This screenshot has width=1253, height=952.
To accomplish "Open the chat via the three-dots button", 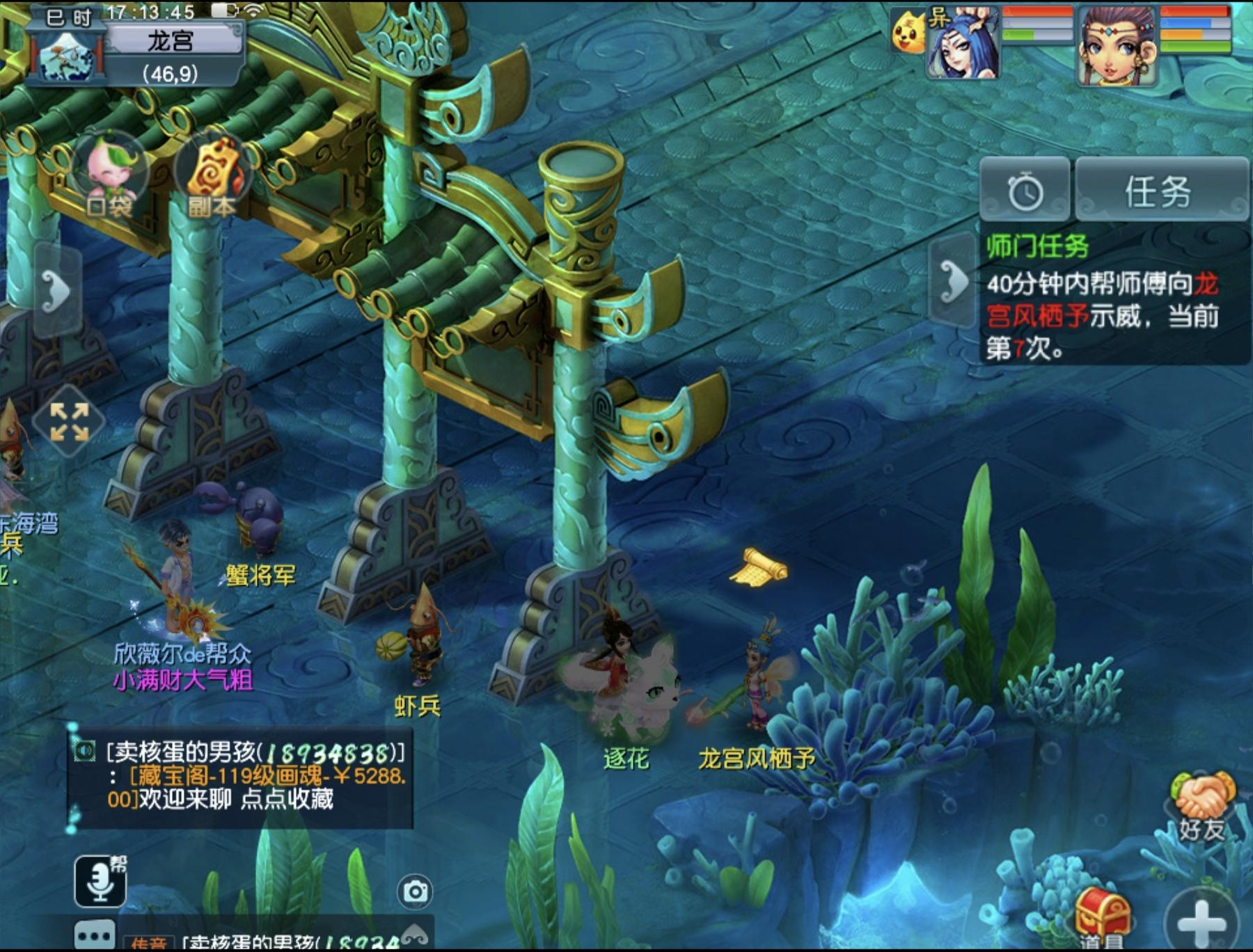I will click(x=95, y=936).
